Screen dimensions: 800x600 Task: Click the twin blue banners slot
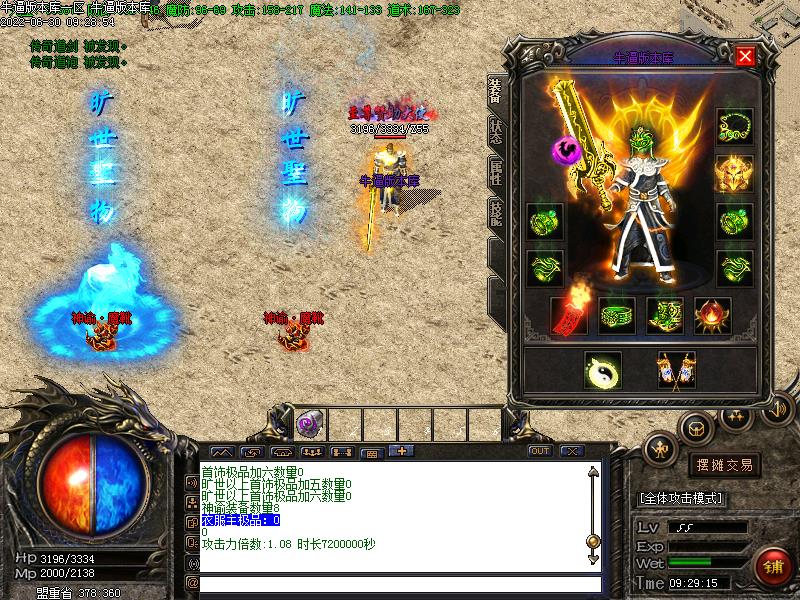(675, 369)
